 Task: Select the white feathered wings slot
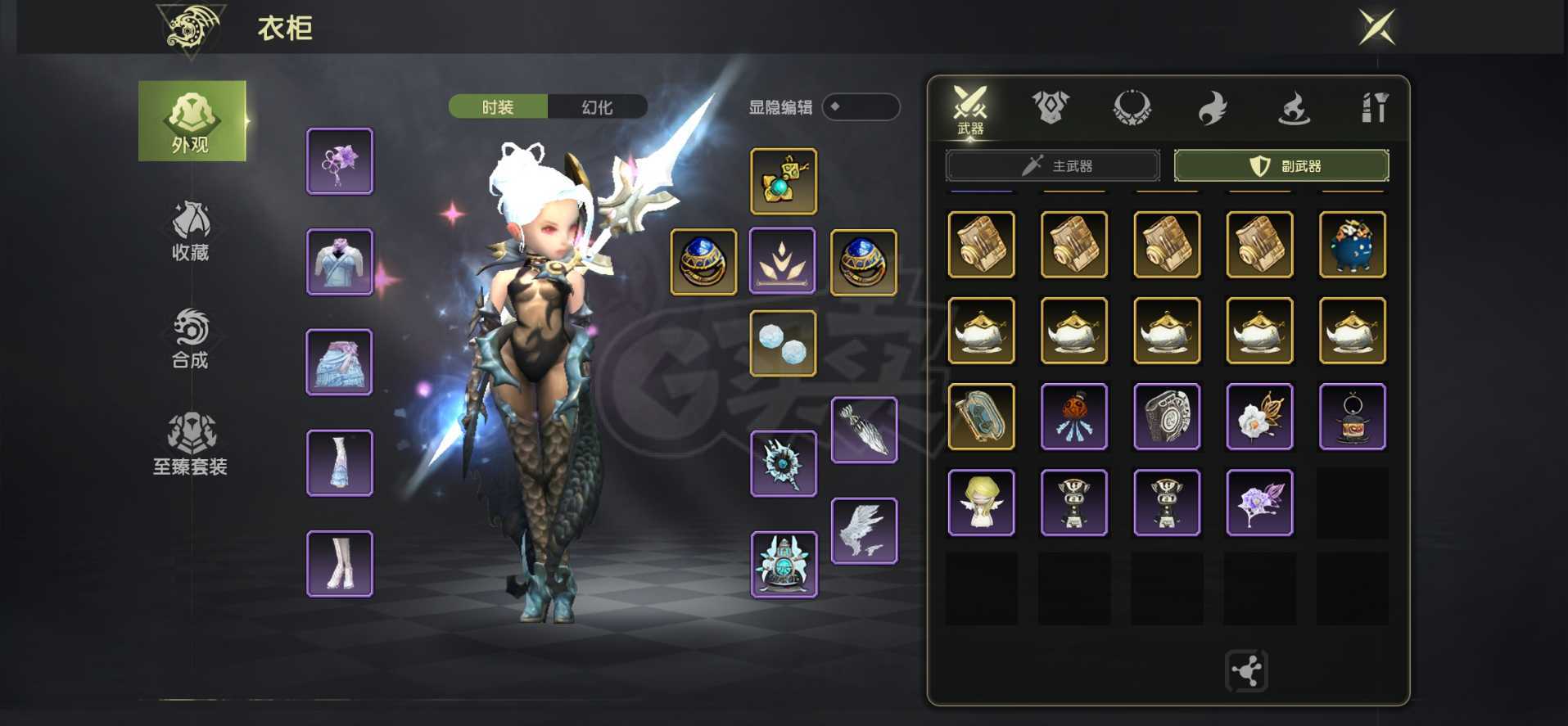[x=864, y=531]
